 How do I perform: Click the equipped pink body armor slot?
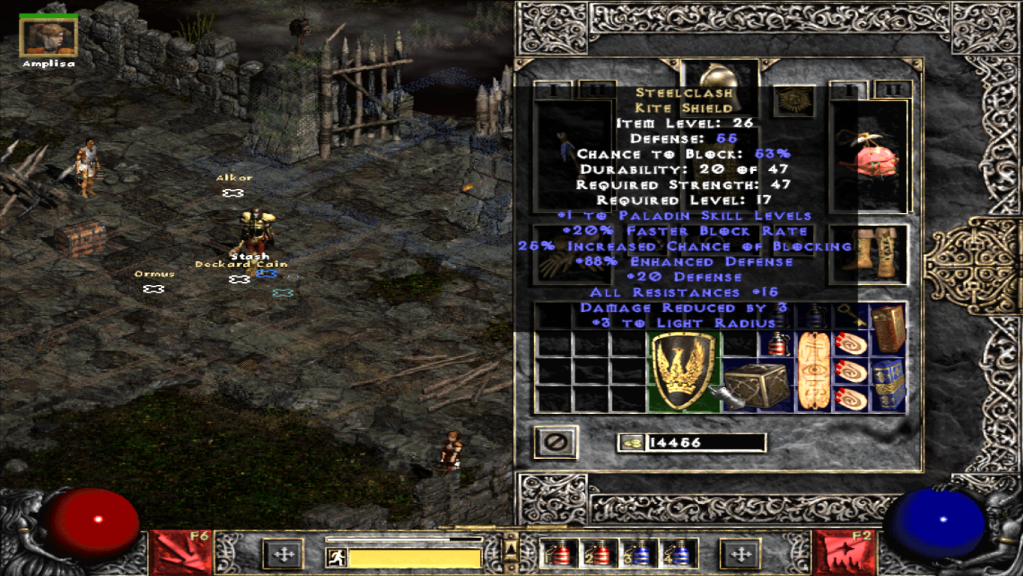click(x=868, y=158)
